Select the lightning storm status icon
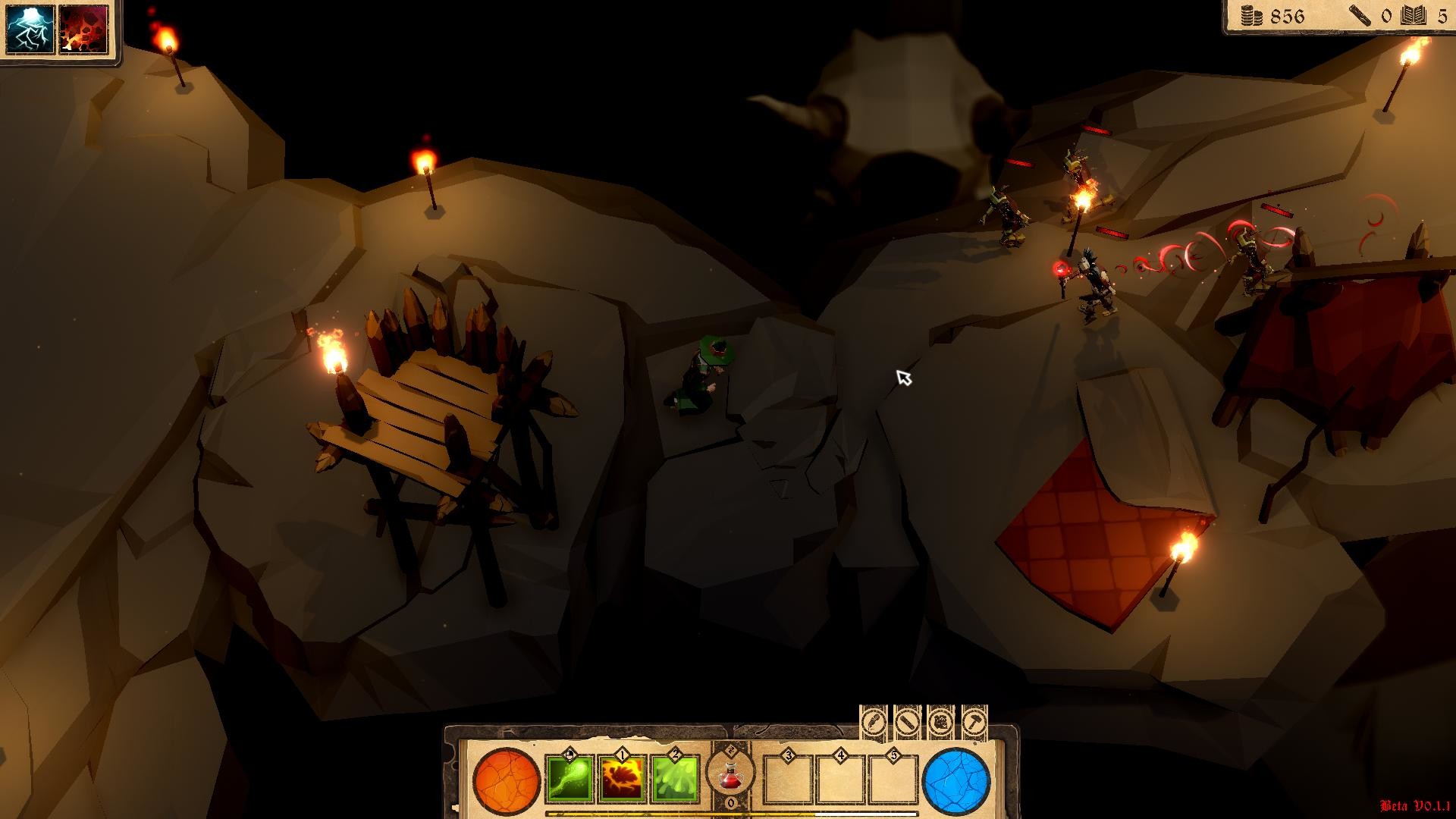The image size is (1456, 819). click(31, 30)
